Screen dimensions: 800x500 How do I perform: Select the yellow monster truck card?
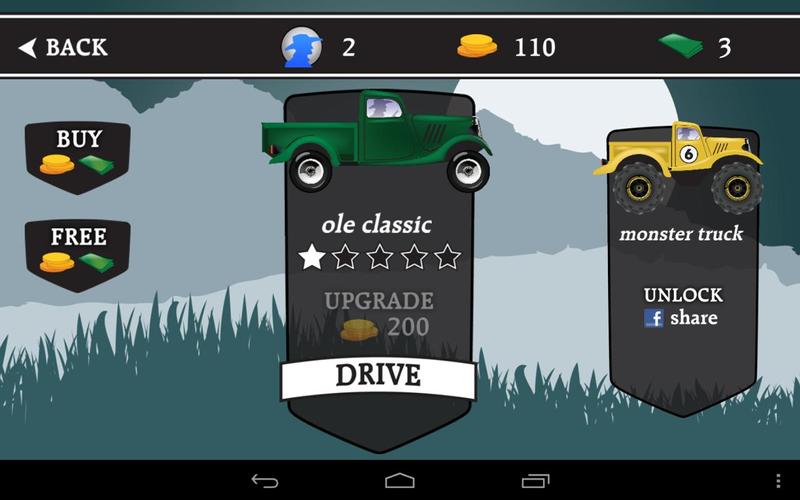(680, 170)
